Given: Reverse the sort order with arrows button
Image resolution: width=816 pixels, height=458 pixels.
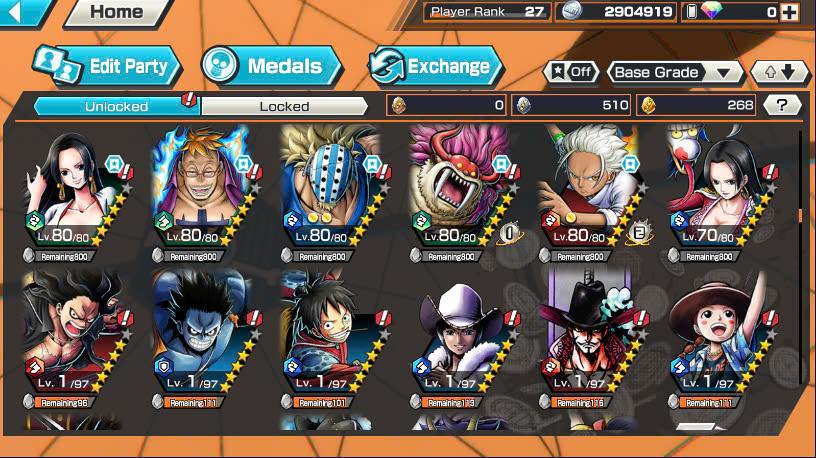Looking at the screenshot, I should (x=779, y=72).
